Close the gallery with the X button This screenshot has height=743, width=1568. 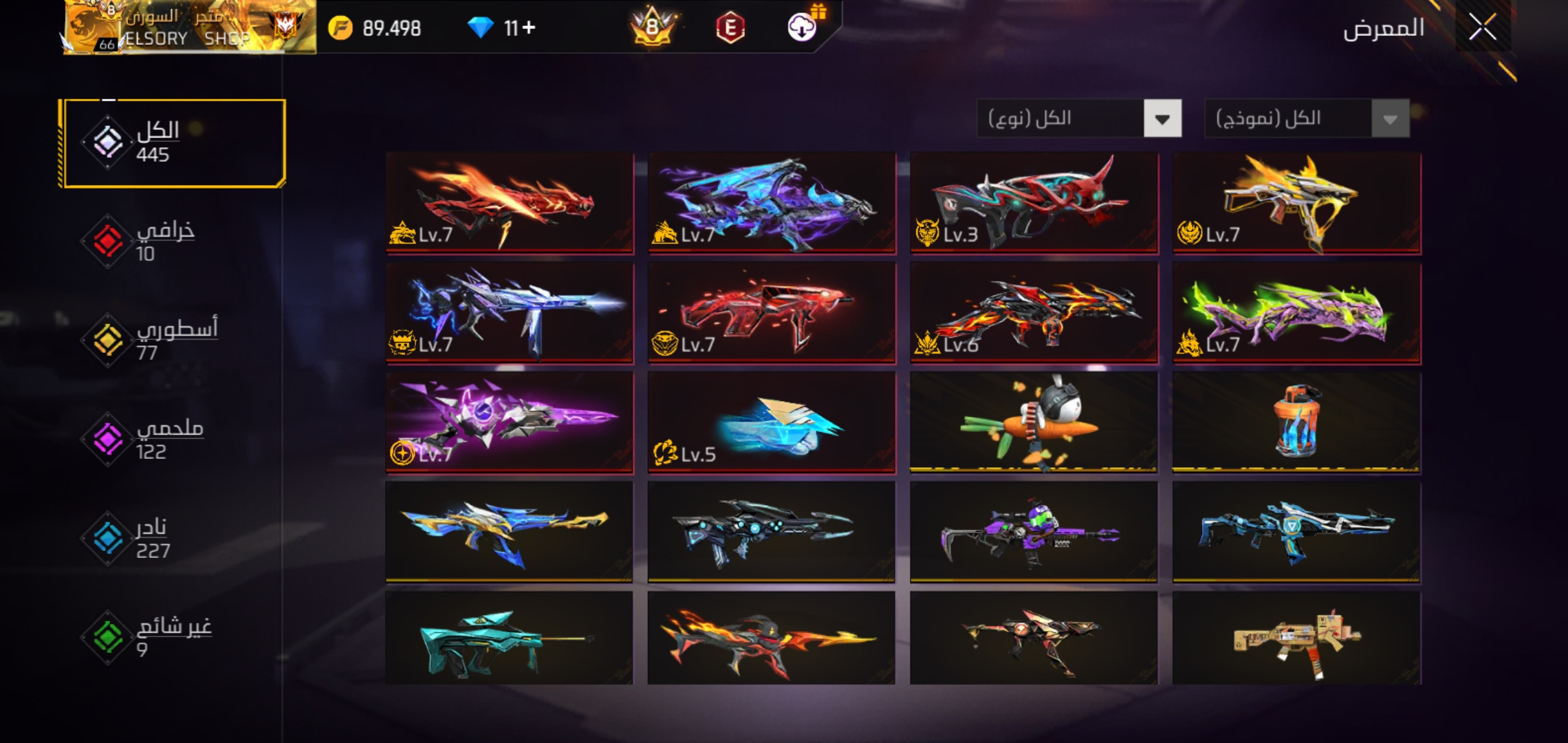point(1482,28)
